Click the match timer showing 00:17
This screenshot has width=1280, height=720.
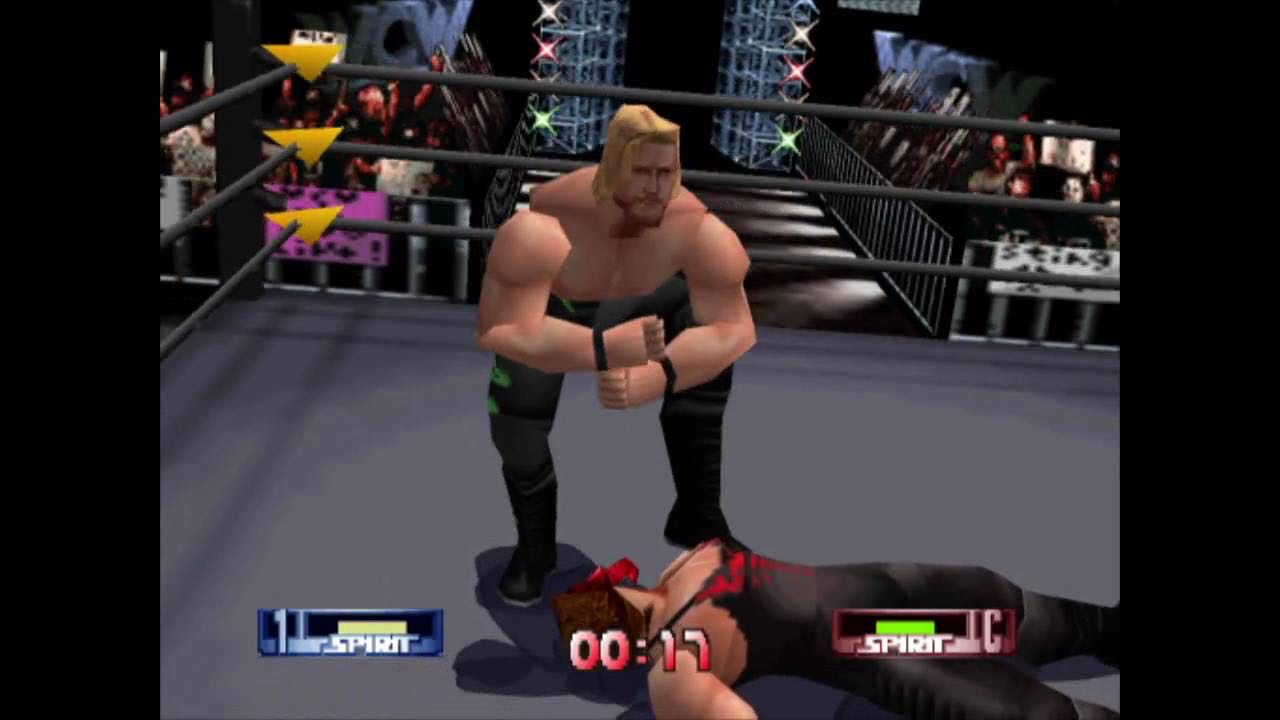(640, 650)
